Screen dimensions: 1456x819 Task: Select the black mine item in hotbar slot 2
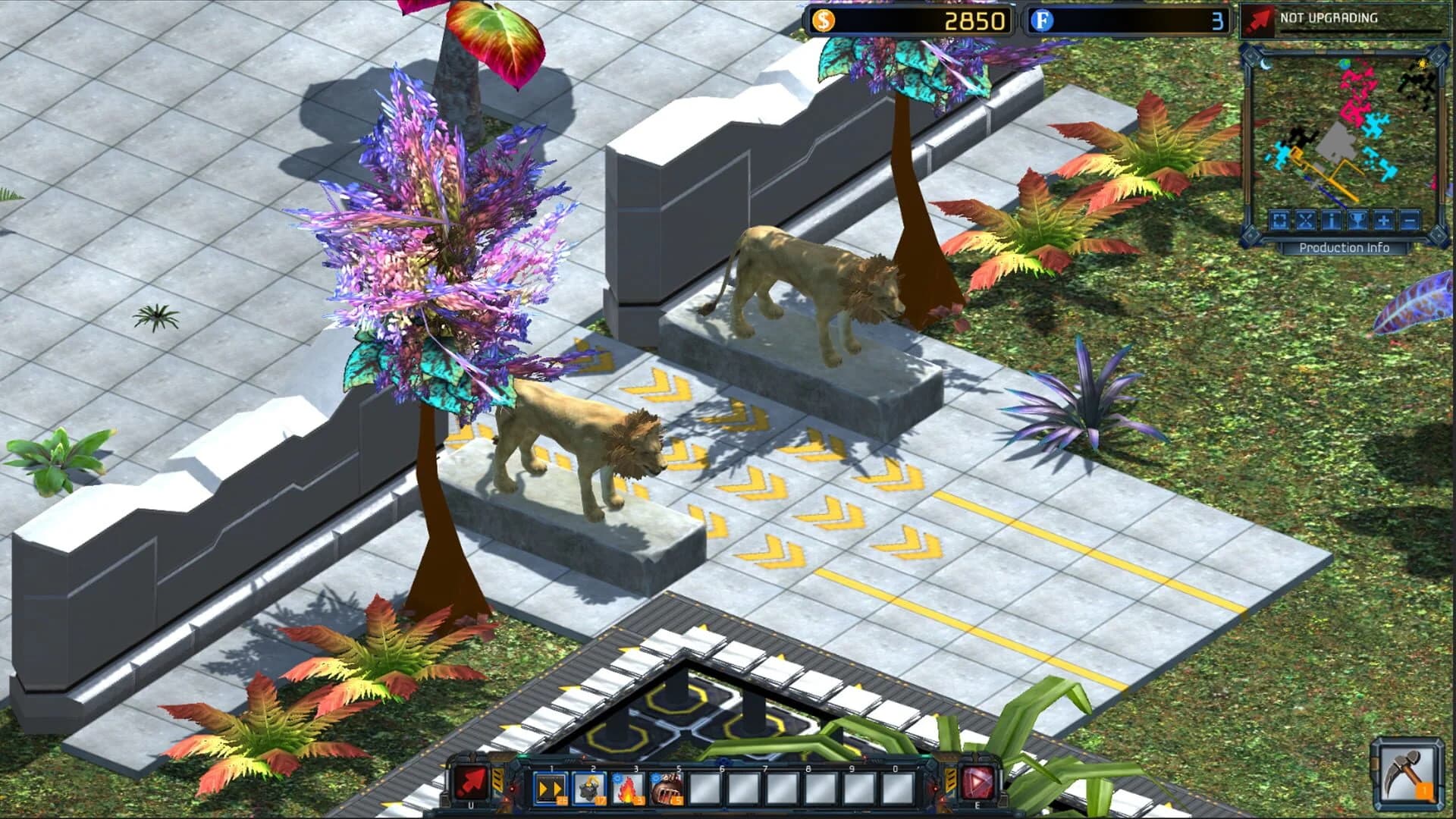tap(593, 788)
